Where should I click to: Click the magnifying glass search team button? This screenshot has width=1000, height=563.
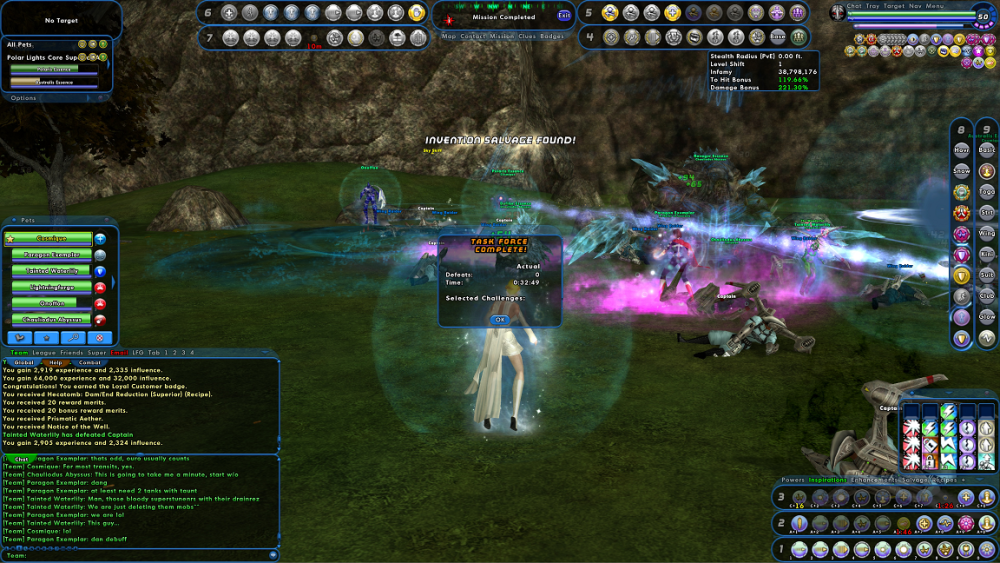point(76,338)
